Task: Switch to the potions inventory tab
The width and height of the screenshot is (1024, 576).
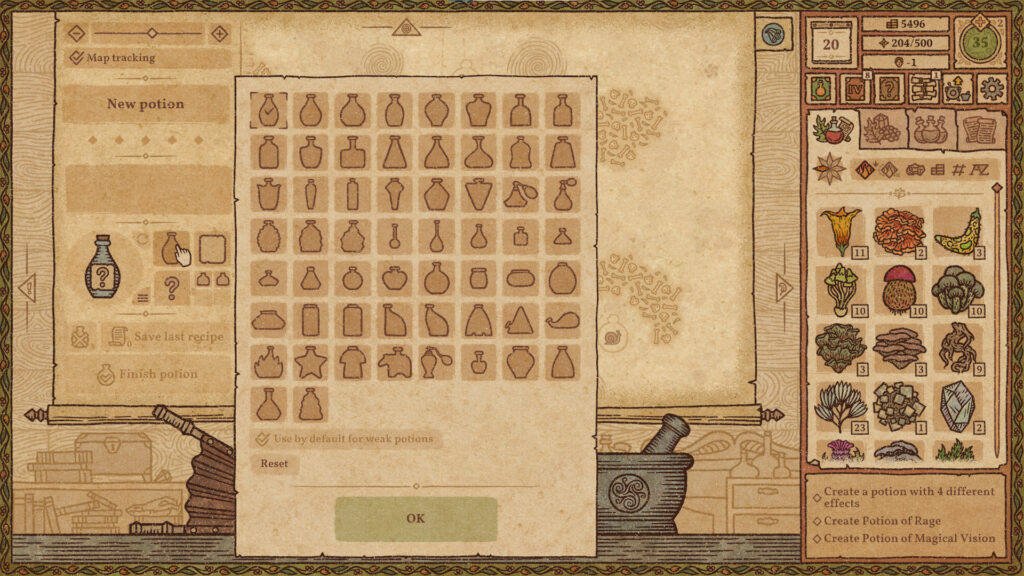Action: 931,129
